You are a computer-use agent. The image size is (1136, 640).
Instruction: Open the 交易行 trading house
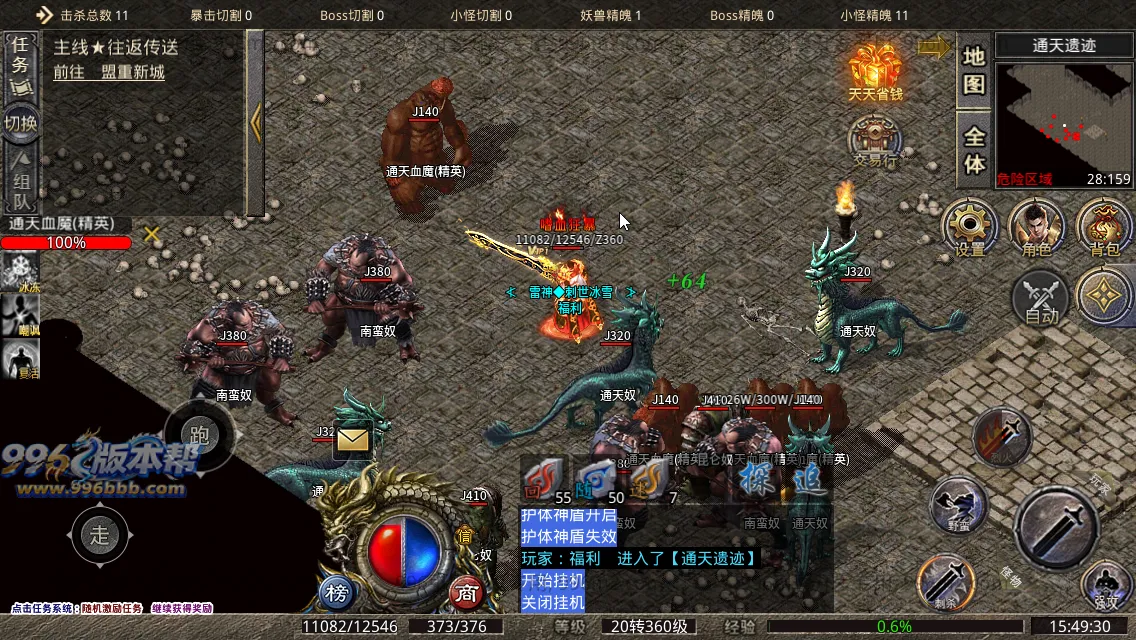(x=875, y=138)
